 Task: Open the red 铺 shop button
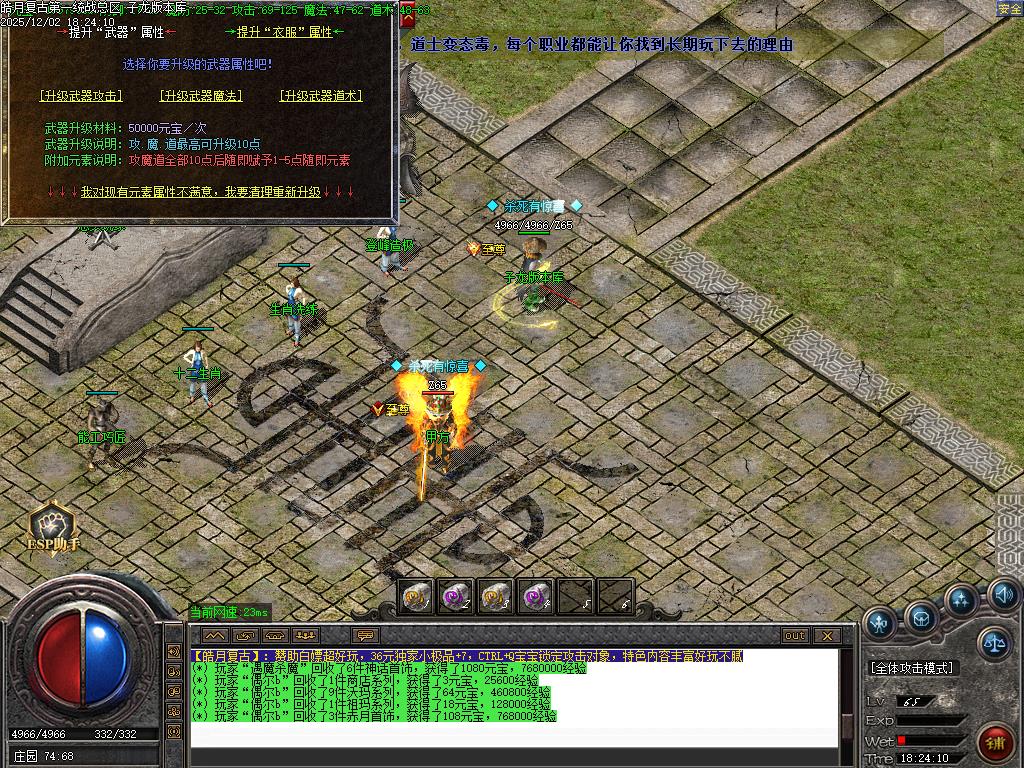point(995,743)
